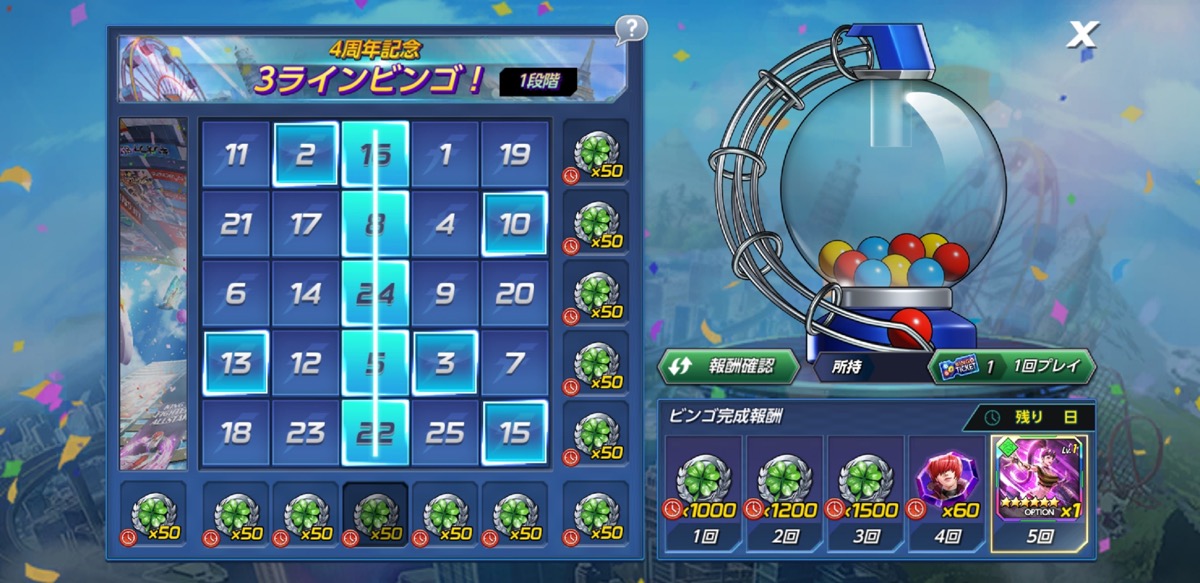Choose bingo tile number 24
The image size is (1200, 583).
[x=375, y=294]
